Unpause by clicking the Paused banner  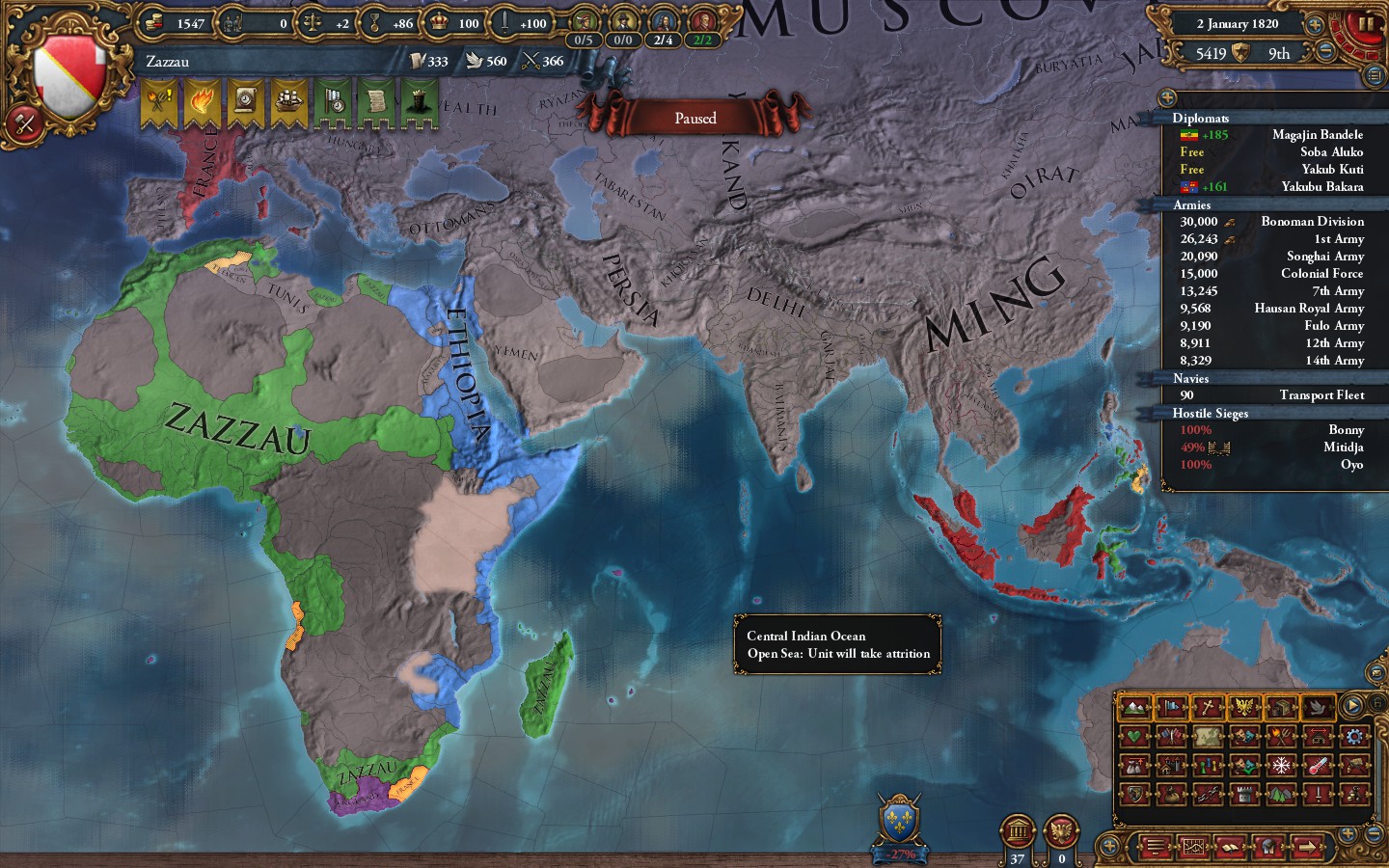695,117
